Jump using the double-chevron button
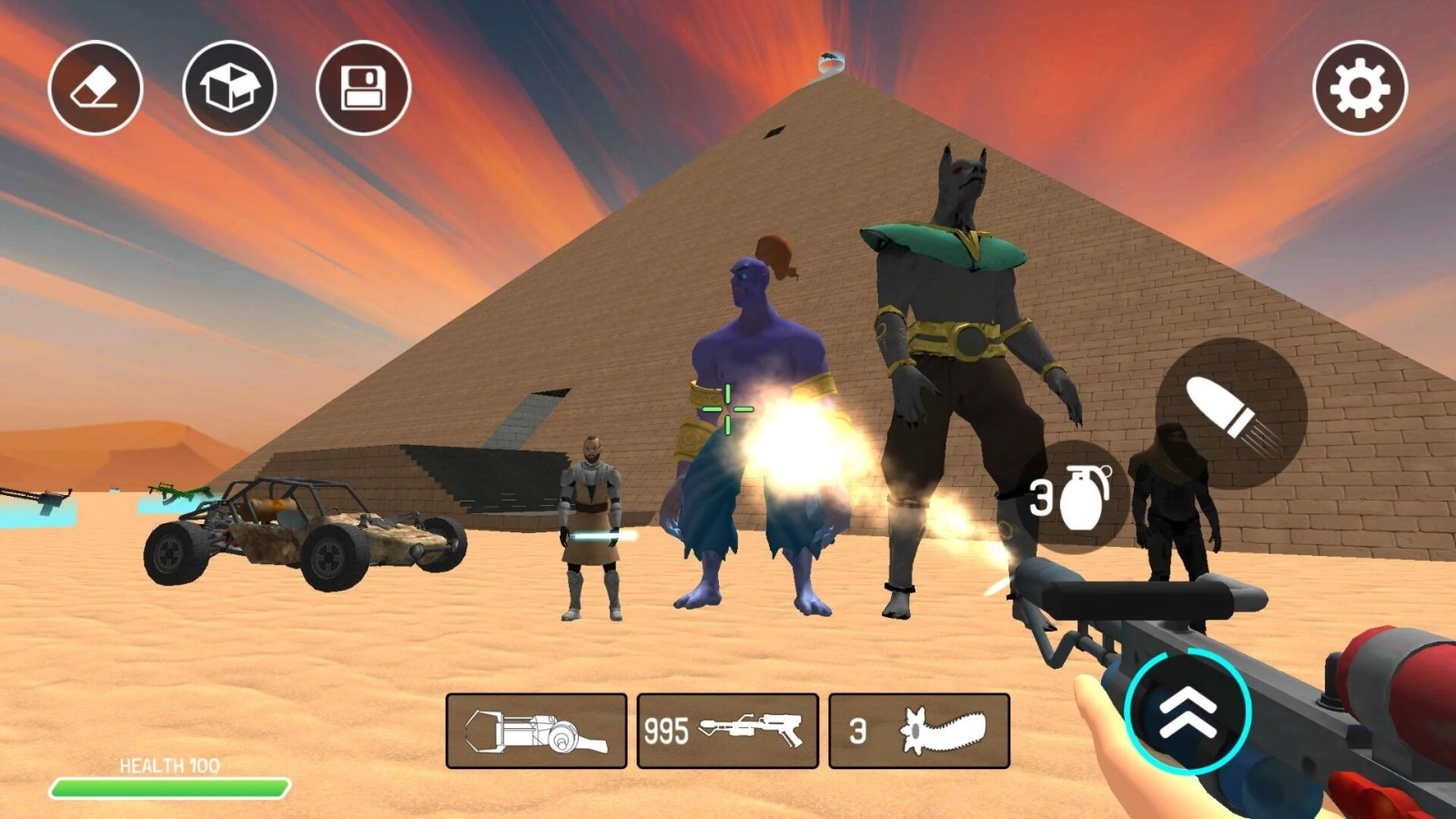1456x819 pixels. click(1188, 712)
